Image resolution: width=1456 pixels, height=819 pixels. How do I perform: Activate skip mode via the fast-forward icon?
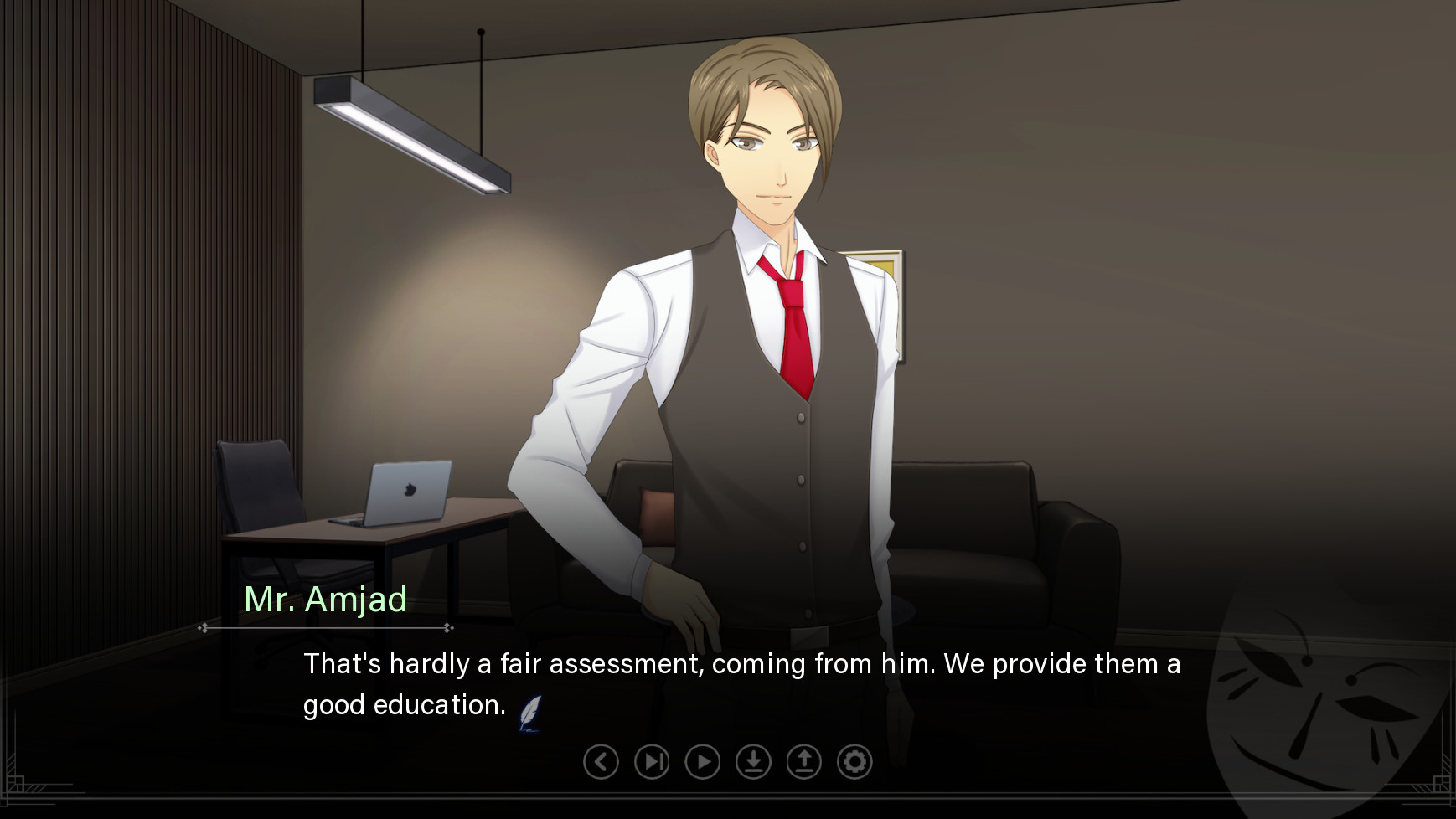651,763
